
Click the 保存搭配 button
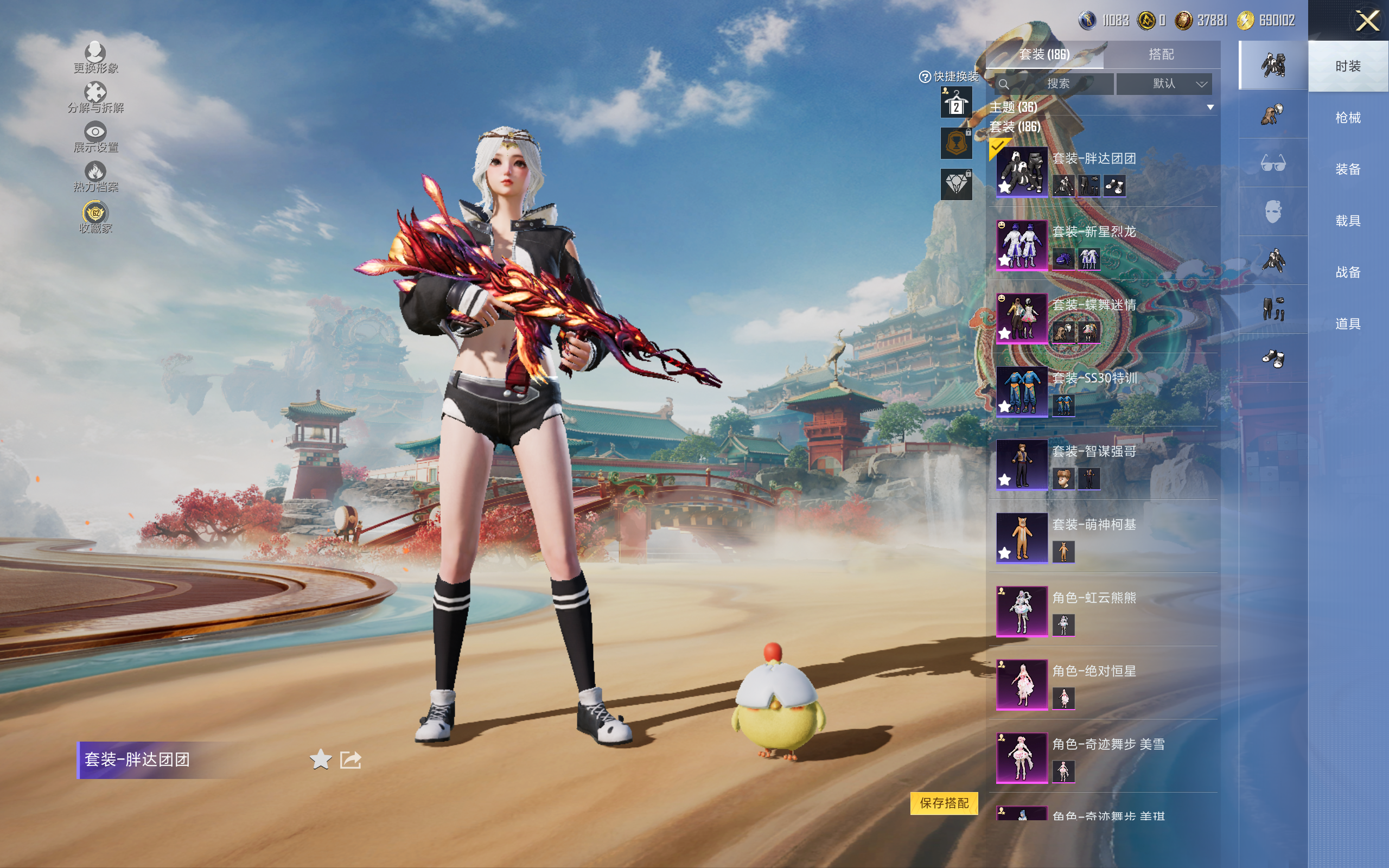[x=944, y=802]
